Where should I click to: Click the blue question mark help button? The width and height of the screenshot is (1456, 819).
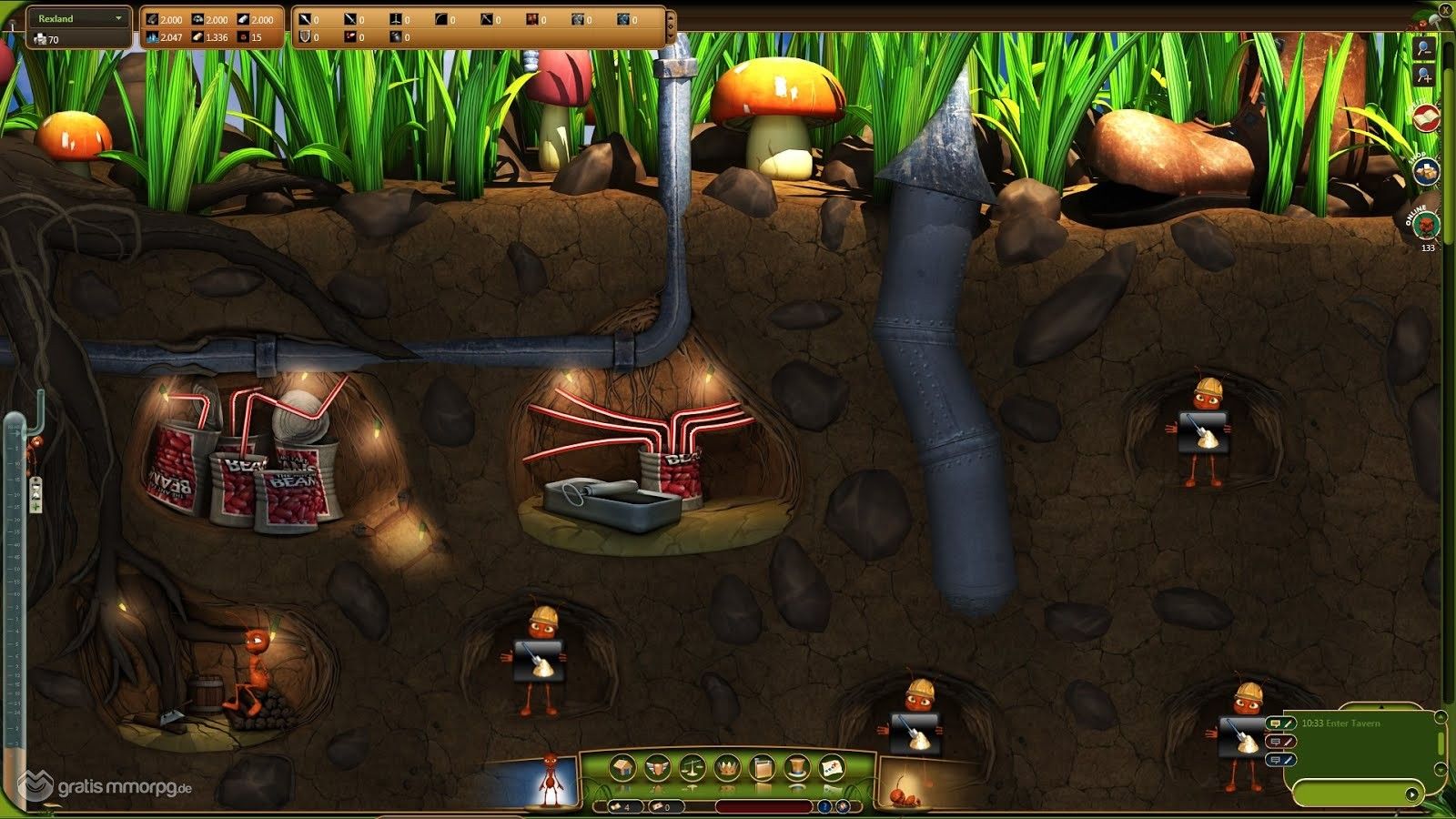point(824,806)
